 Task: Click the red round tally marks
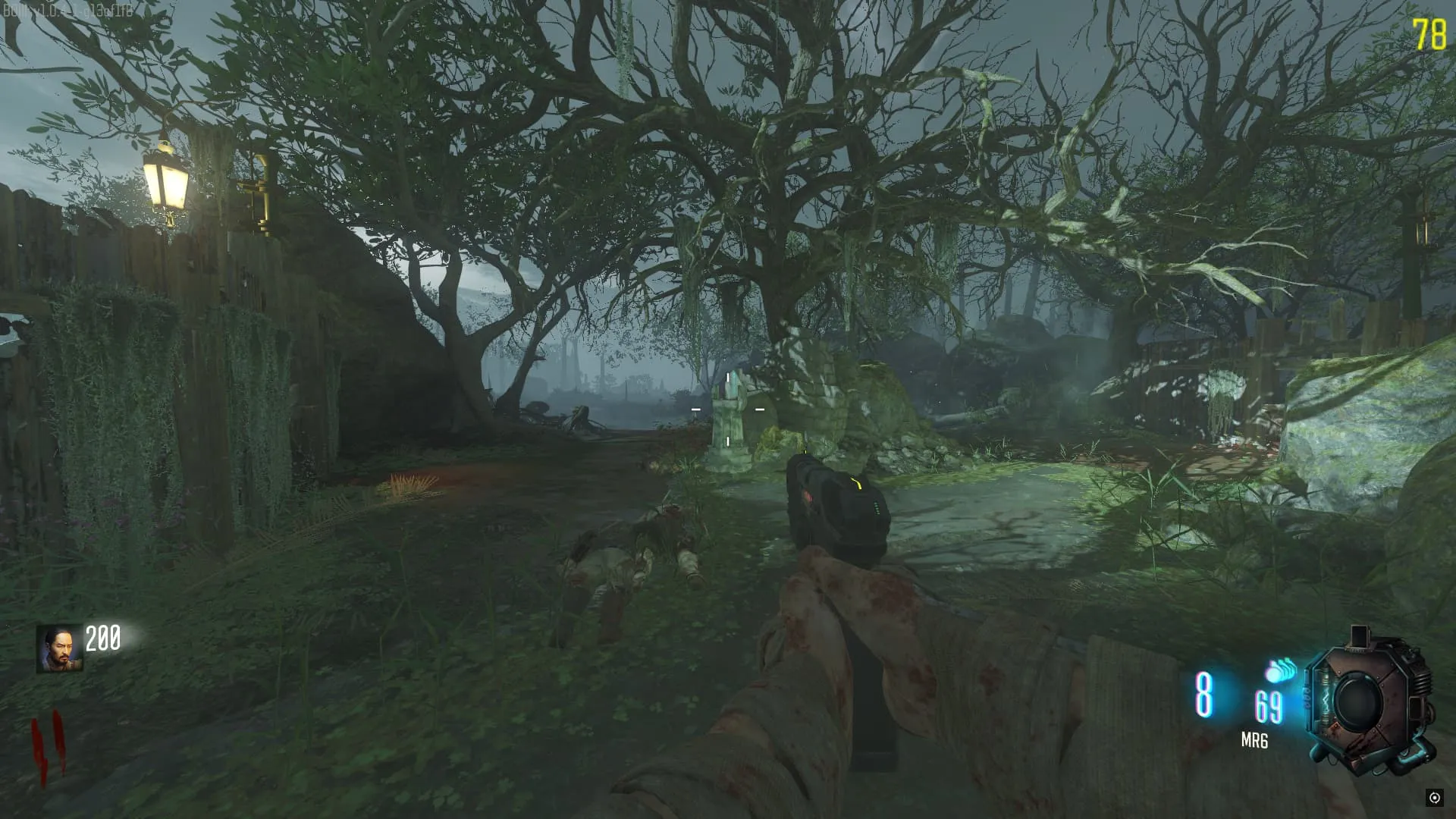(x=47, y=747)
